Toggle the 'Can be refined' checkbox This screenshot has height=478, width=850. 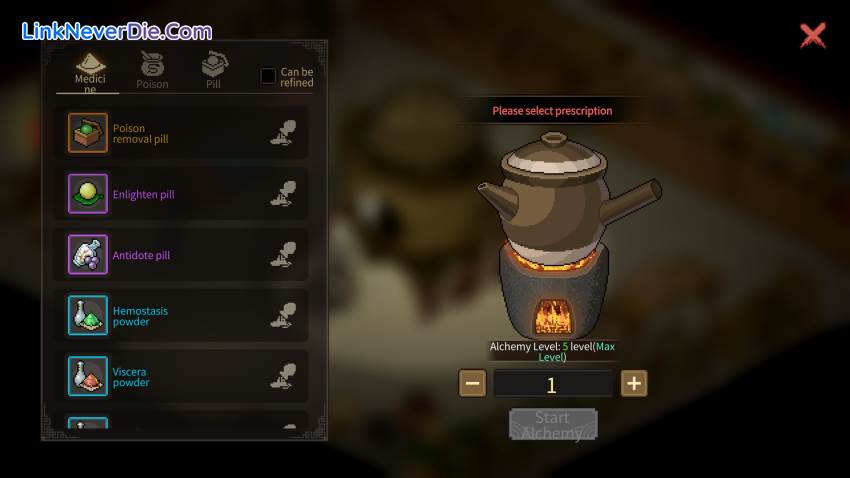(x=268, y=76)
